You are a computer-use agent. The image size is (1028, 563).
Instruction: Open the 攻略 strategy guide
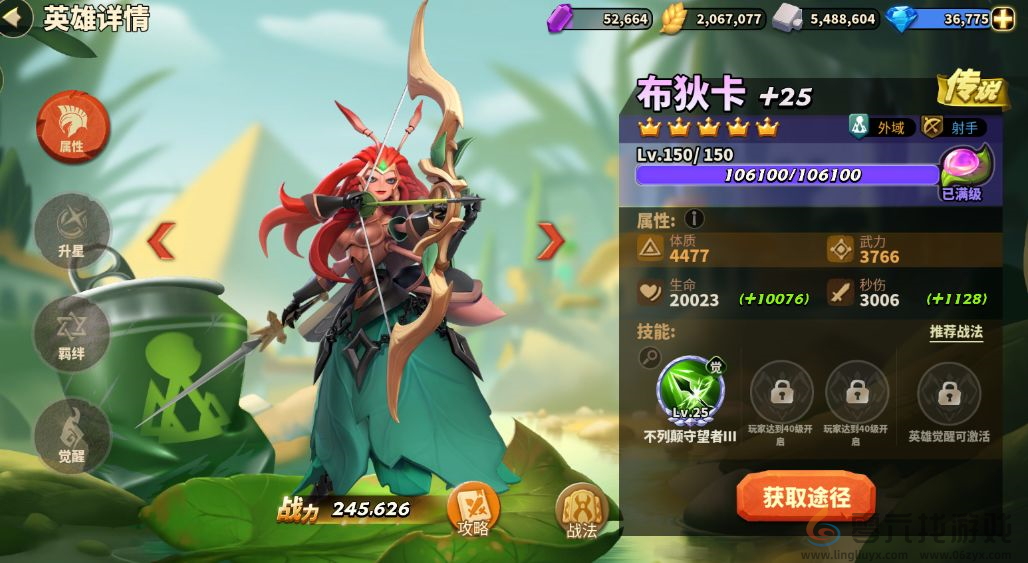coord(473,510)
